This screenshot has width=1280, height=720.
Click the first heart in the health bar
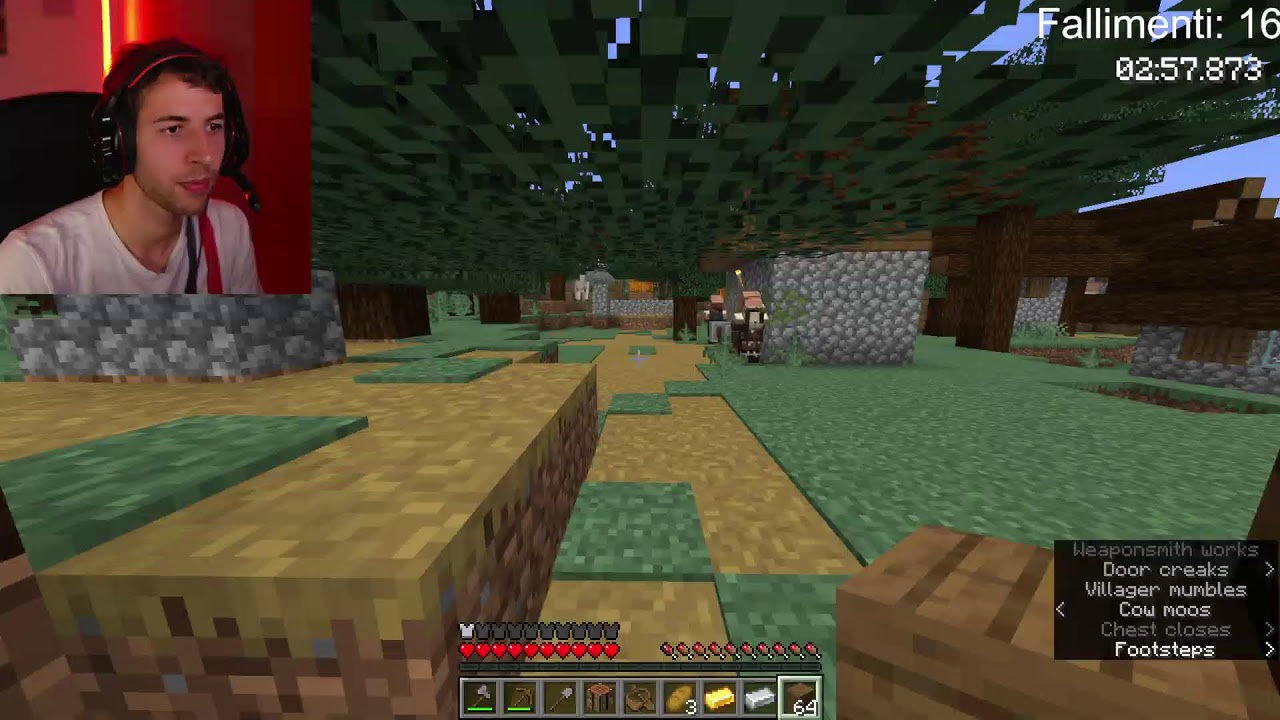click(467, 649)
